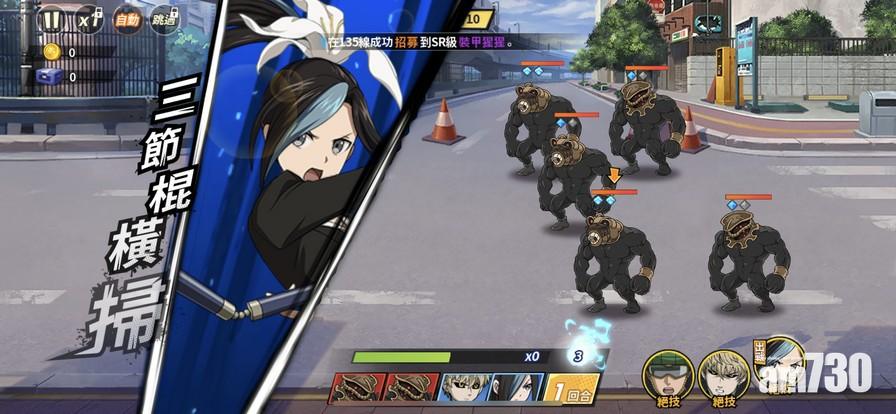The width and height of the screenshot is (896, 414).
Task: Select the first armored gorilla turn portrait
Action: coord(356,388)
